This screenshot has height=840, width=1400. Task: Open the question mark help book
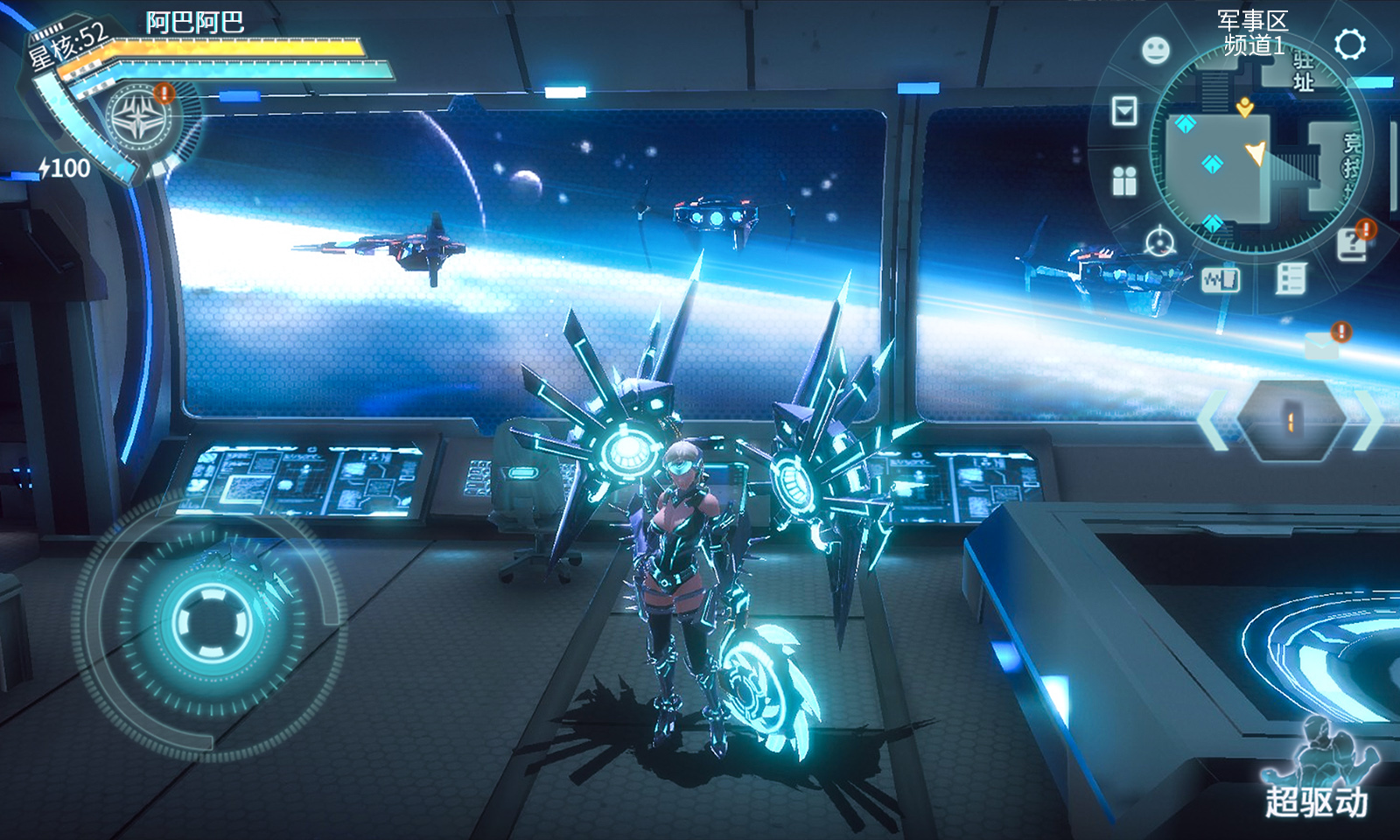pyautogui.click(x=1353, y=245)
